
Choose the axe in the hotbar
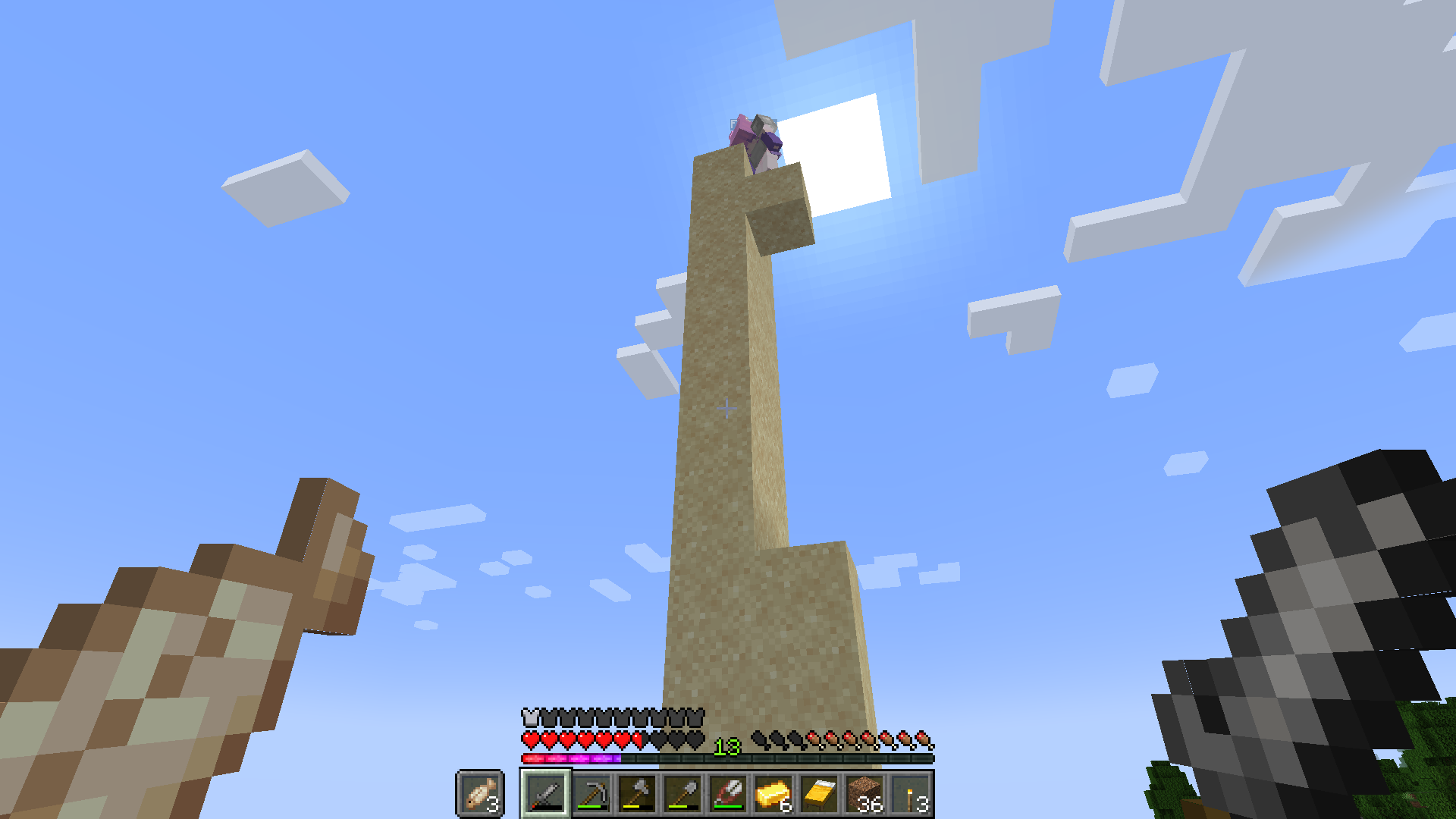click(x=637, y=794)
